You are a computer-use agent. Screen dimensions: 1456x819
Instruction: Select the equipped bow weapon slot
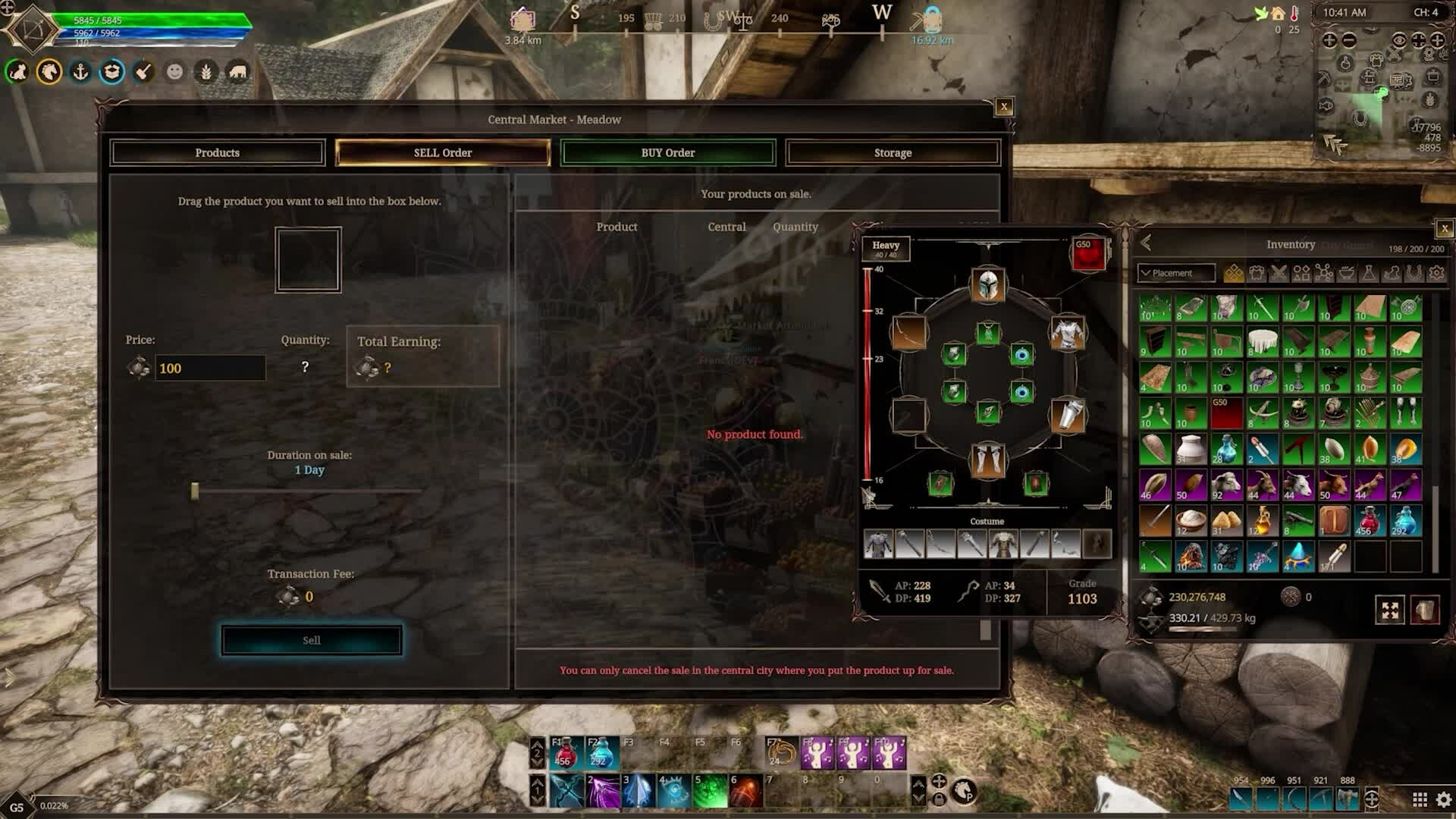coord(908,332)
